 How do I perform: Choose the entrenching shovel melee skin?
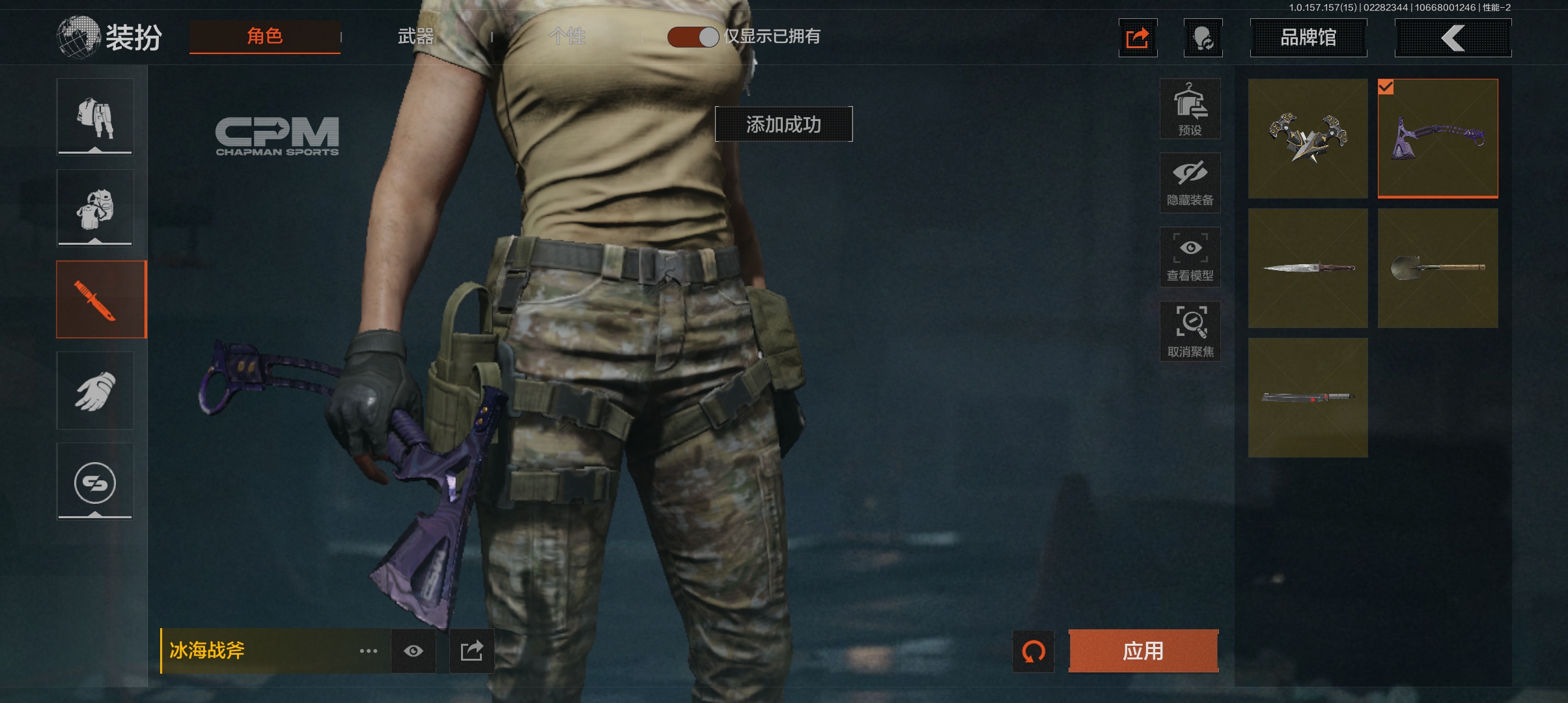point(1438,268)
